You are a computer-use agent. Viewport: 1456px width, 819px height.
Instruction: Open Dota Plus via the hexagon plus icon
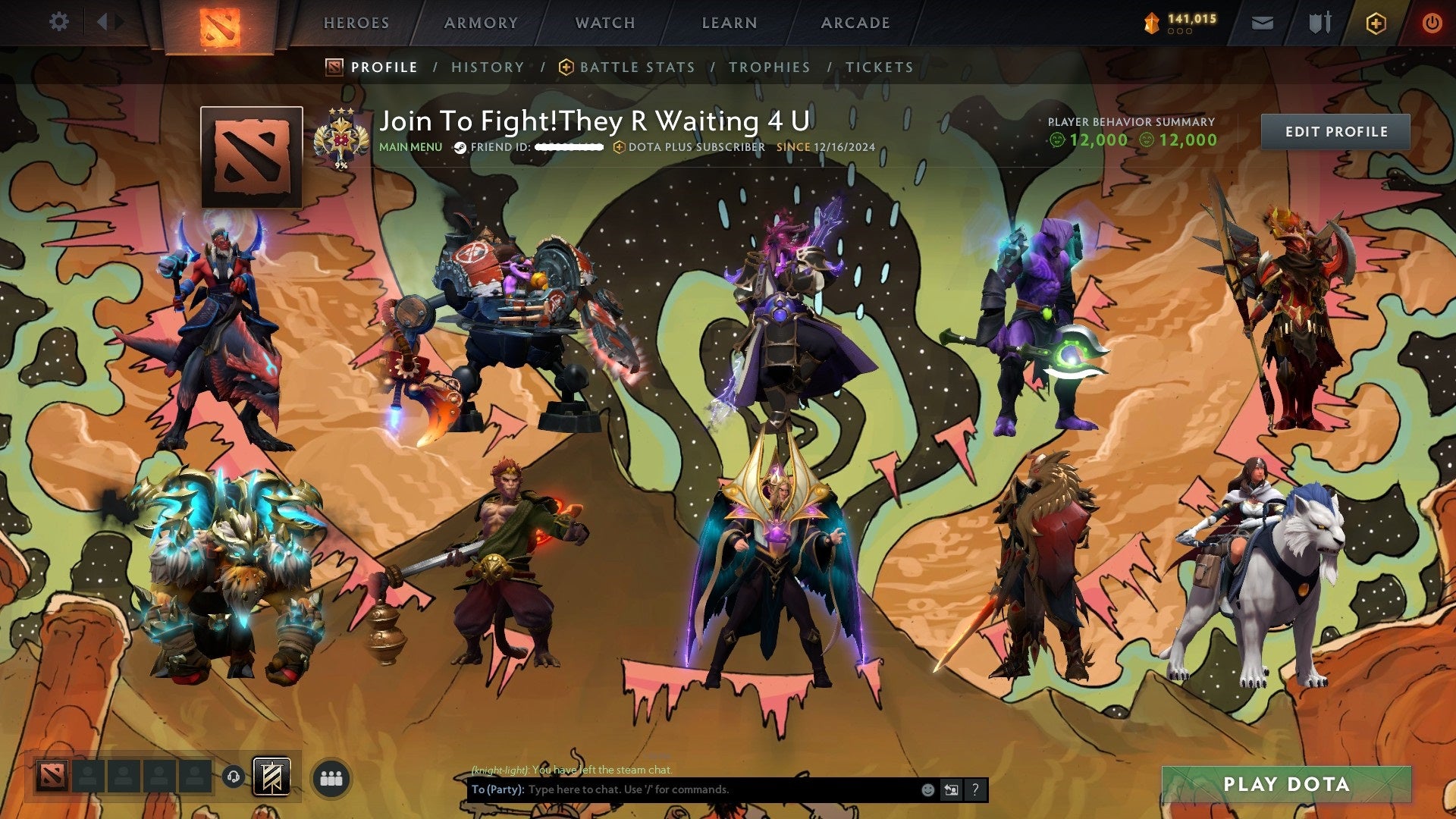(1377, 23)
